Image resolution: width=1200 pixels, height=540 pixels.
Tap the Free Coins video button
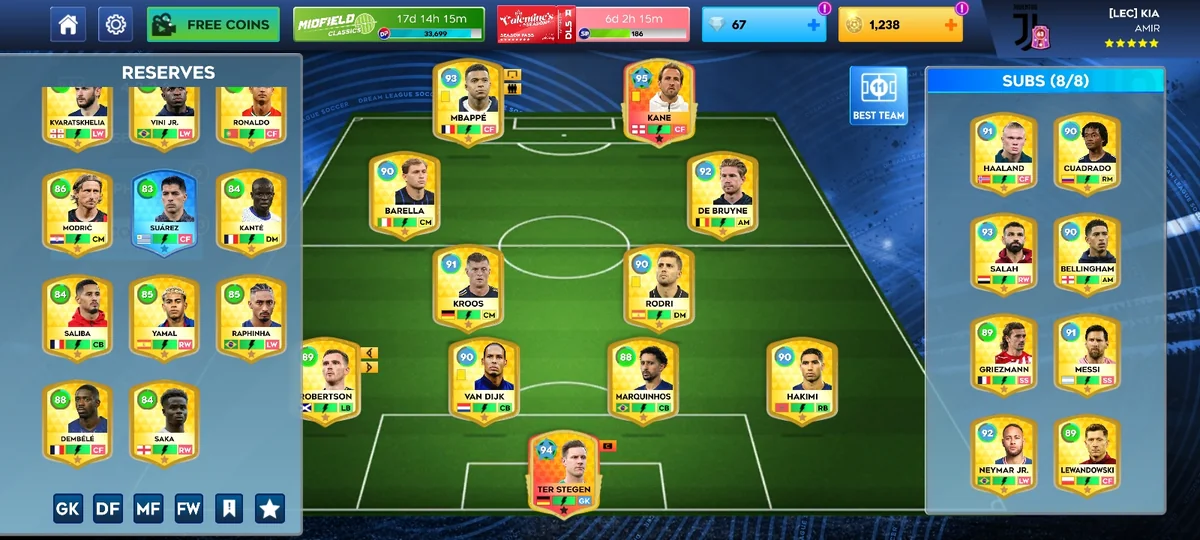click(213, 25)
